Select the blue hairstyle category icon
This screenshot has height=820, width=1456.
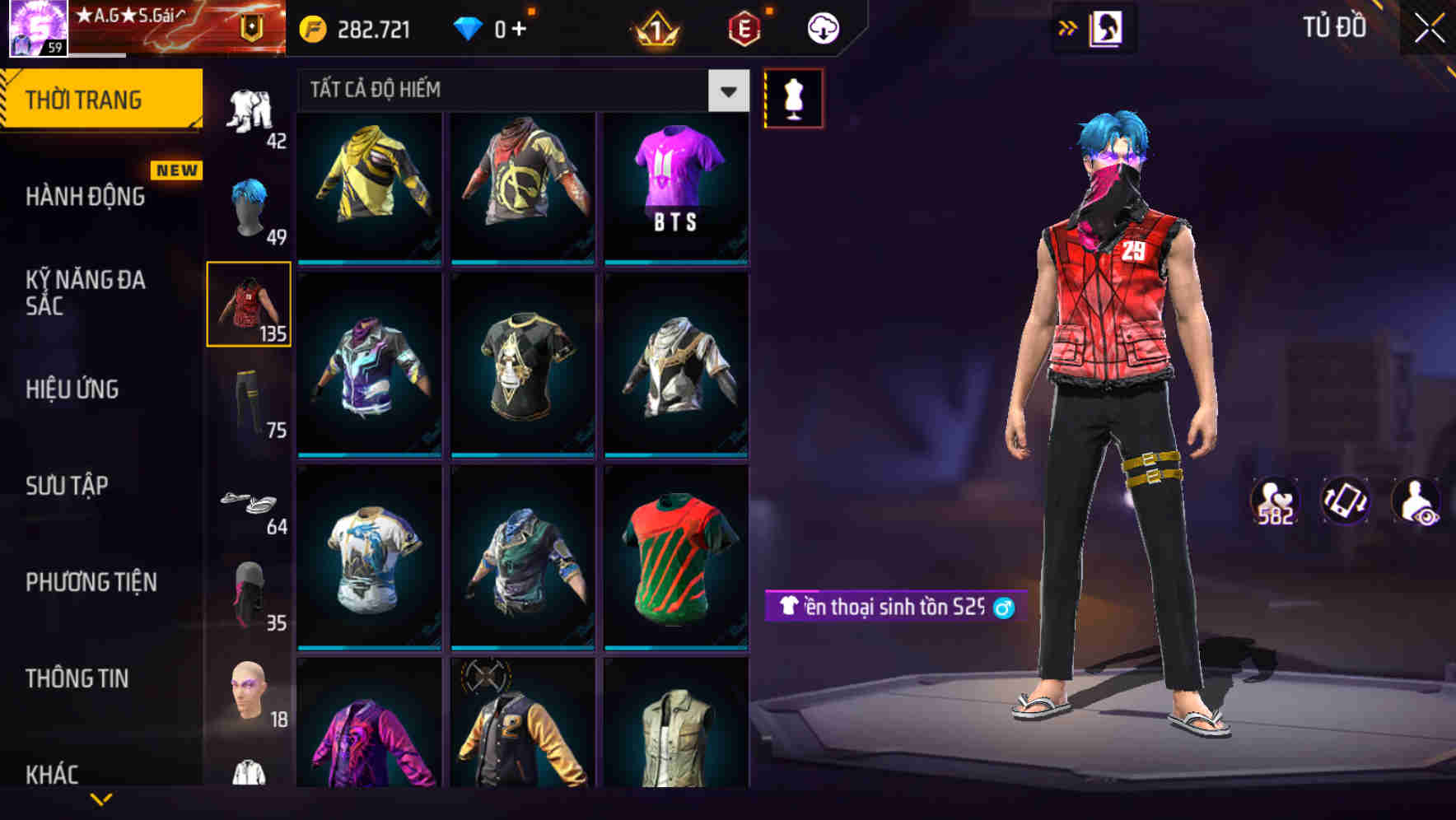coord(250,206)
